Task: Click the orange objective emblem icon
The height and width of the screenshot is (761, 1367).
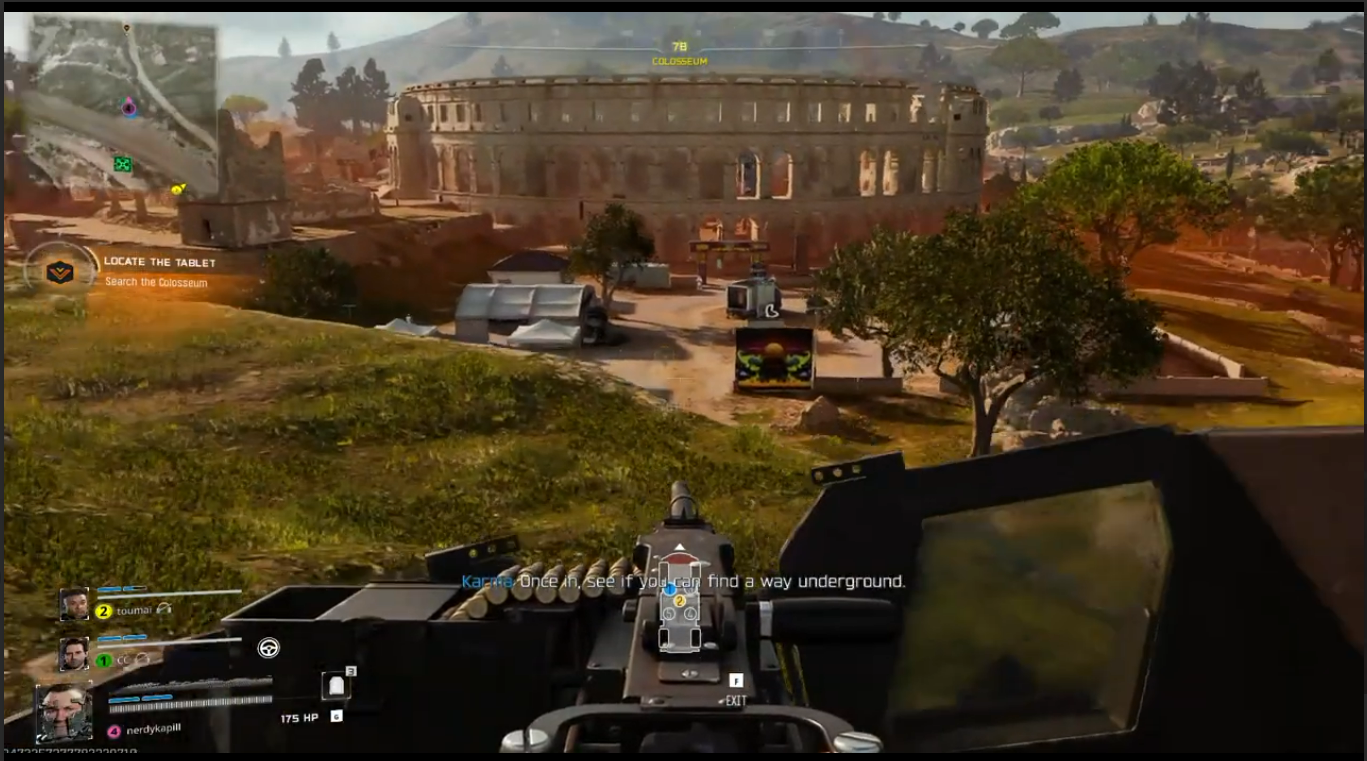Action: click(60, 271)
